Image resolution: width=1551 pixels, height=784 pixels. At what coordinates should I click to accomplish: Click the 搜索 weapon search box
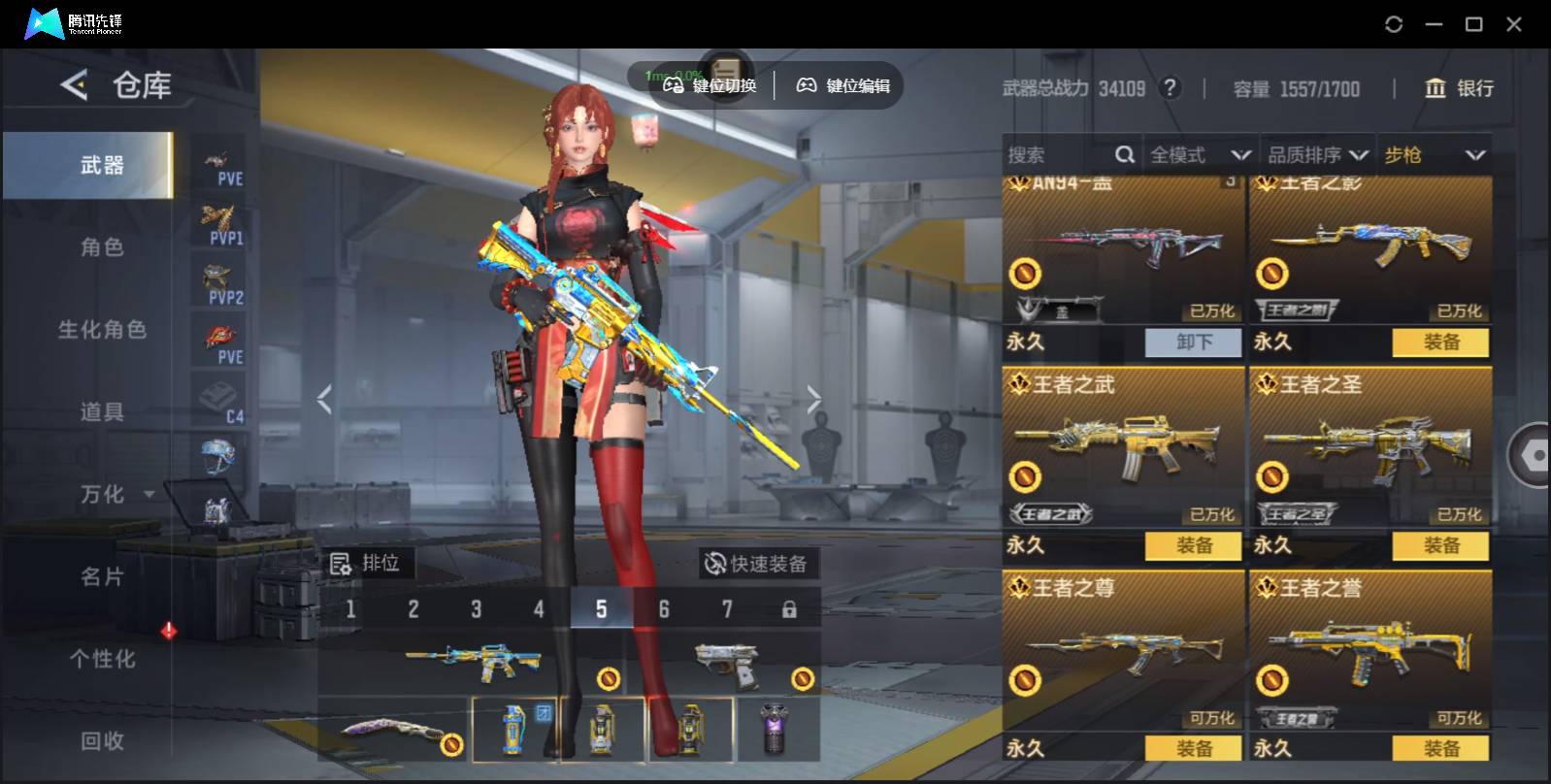point(1058,155)
